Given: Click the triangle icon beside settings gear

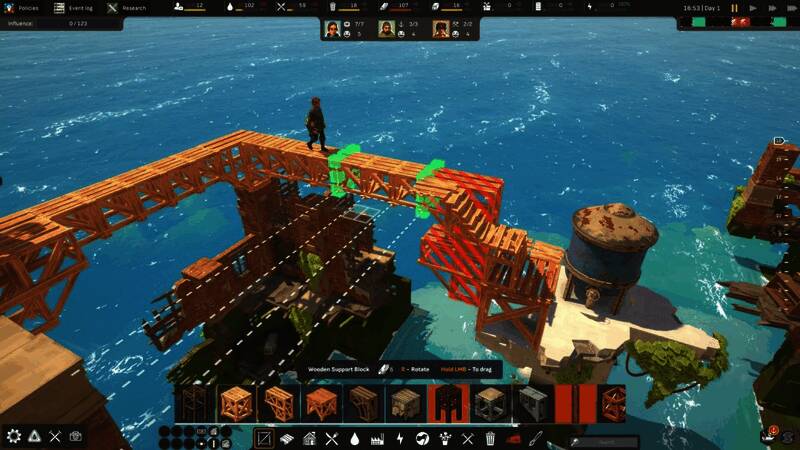Looking at the screenshot, I should point(34,436).
